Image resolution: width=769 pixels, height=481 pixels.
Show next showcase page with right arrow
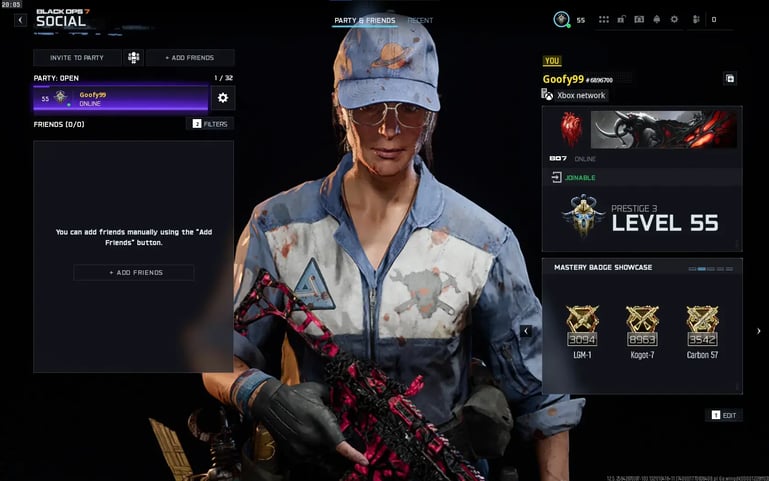tap(758, 331)
